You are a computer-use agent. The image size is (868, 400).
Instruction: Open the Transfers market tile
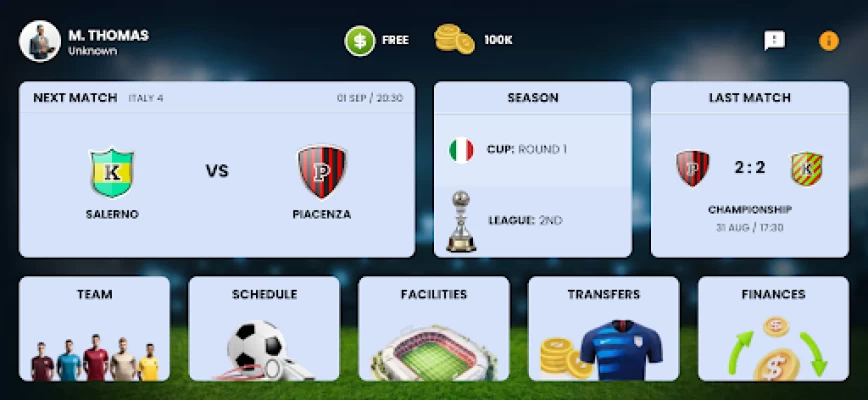[x=603, y=329]
